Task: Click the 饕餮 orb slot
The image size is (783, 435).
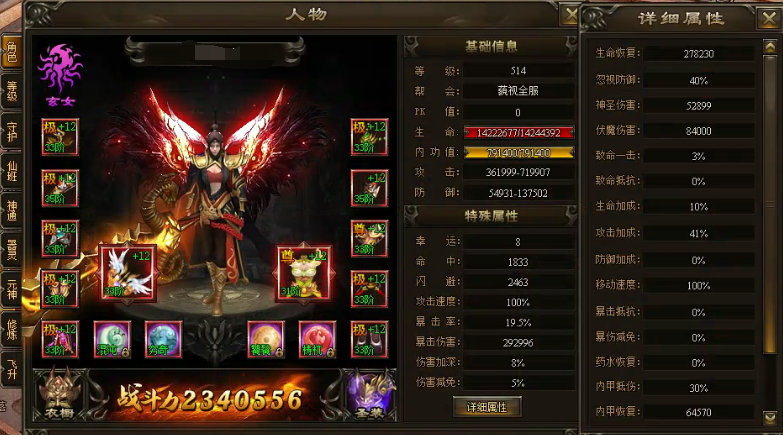Action: 264,340
